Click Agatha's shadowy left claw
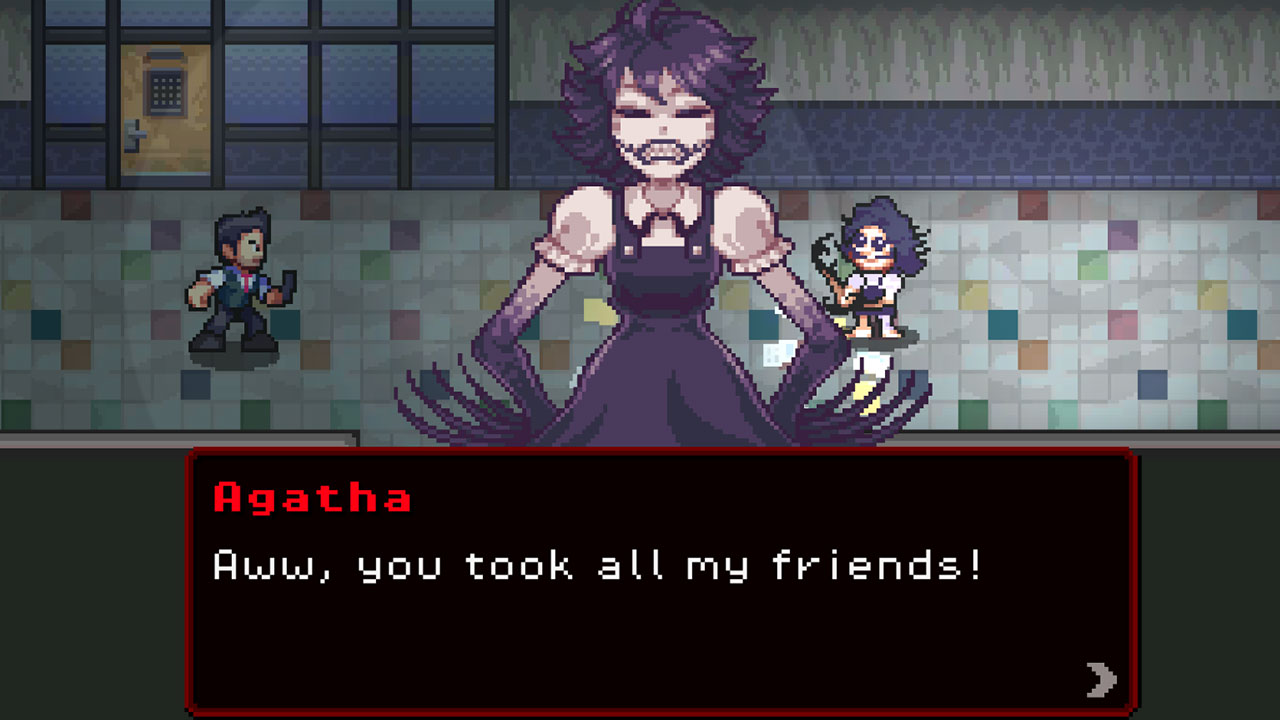The image size is (1280, 720). [470, 390]
